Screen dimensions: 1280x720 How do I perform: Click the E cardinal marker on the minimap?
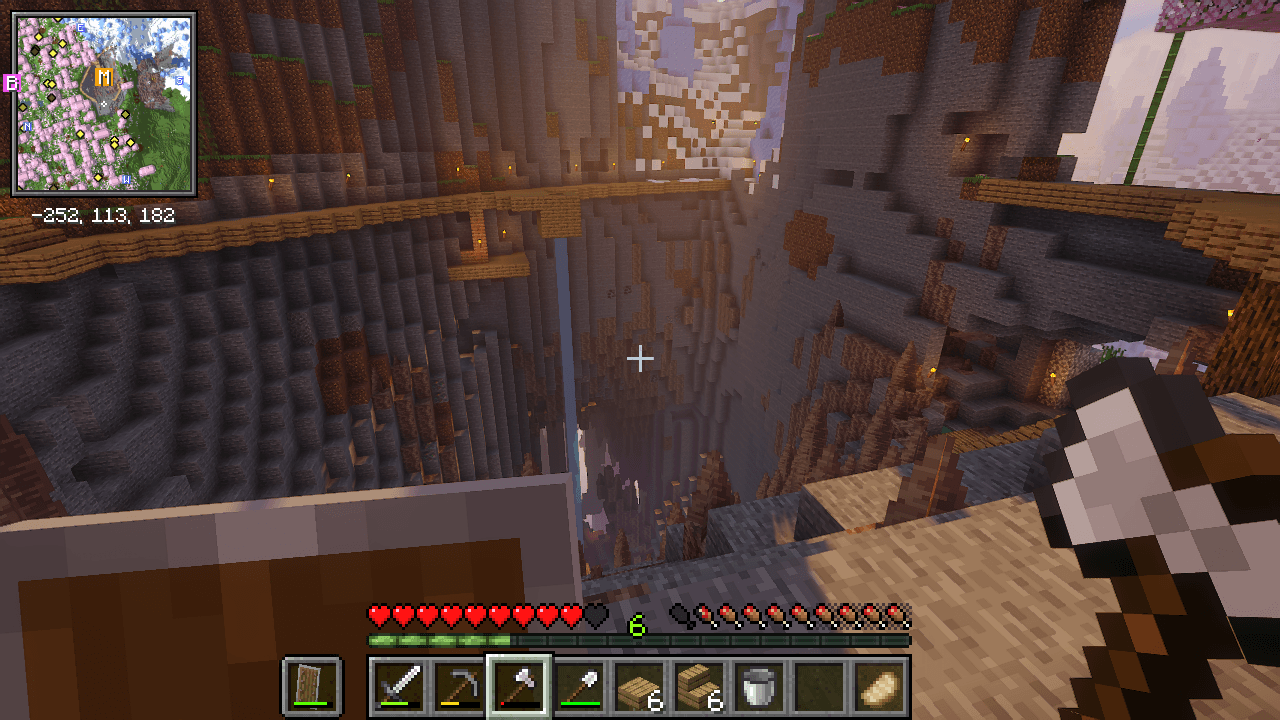(80, 28)
